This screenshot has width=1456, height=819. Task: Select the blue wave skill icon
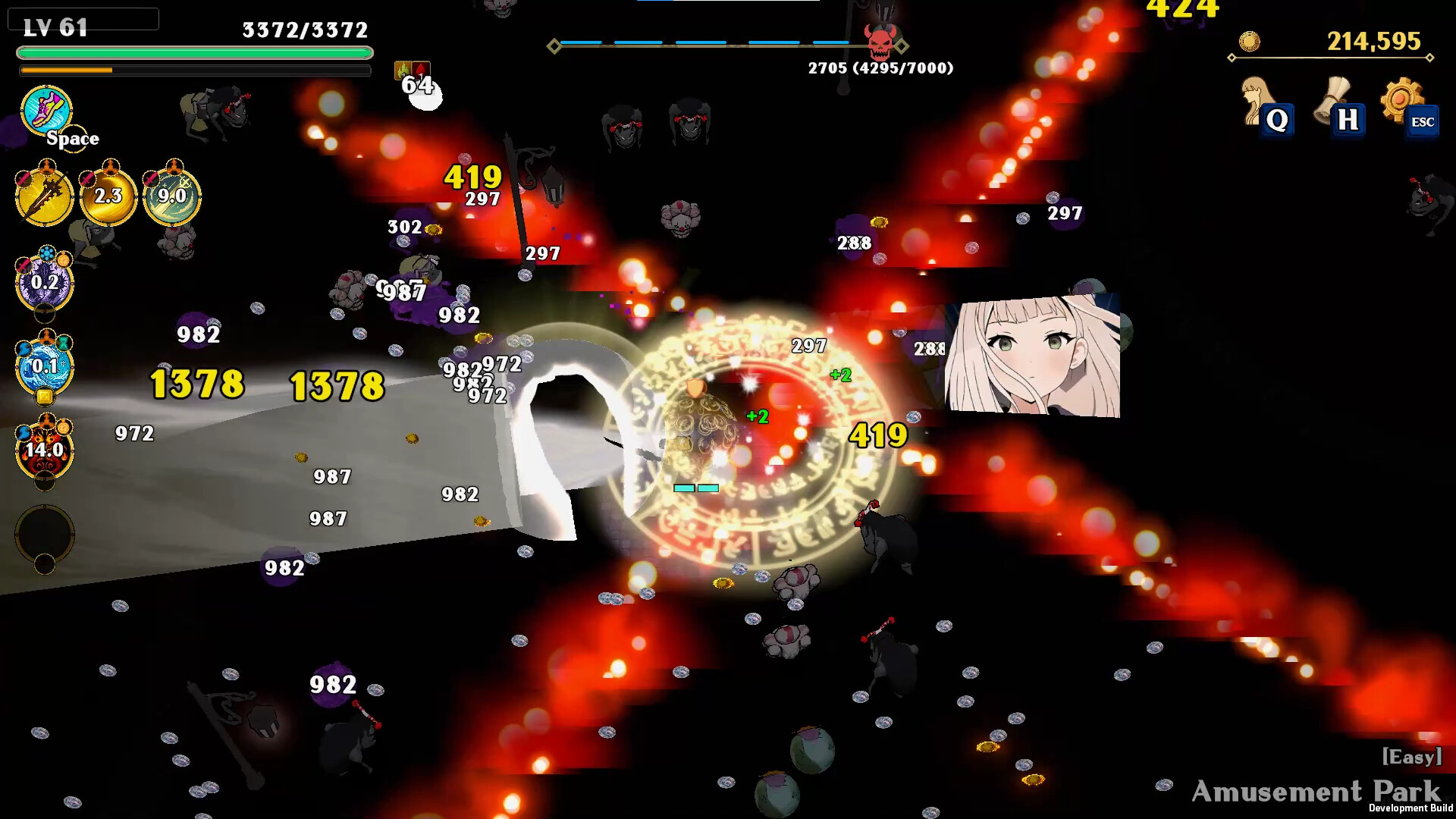click(x=44, y=367)
